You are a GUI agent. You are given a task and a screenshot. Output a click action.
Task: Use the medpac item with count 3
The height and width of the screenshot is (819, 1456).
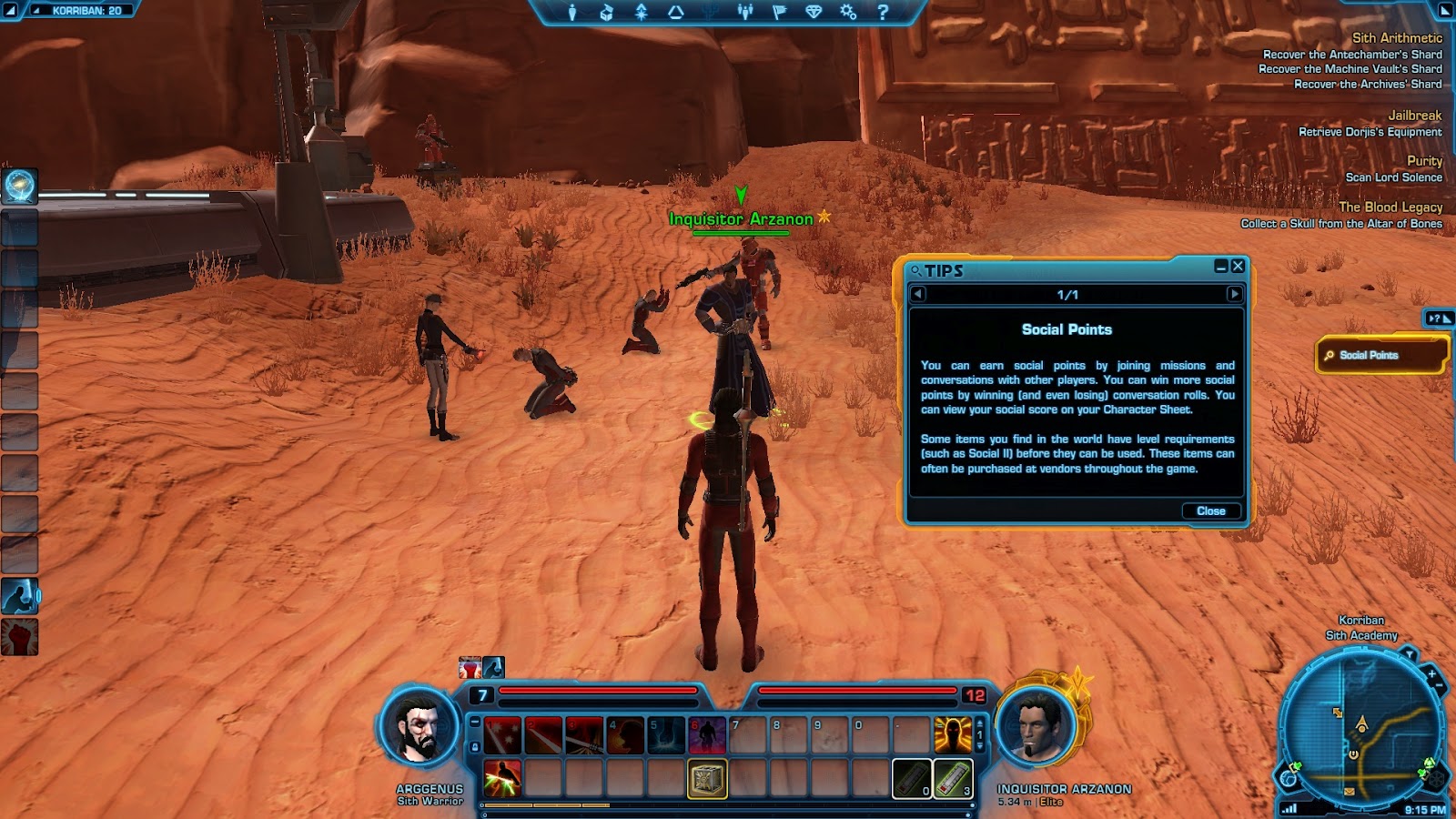pyautogui.click(x=953, y=779)
